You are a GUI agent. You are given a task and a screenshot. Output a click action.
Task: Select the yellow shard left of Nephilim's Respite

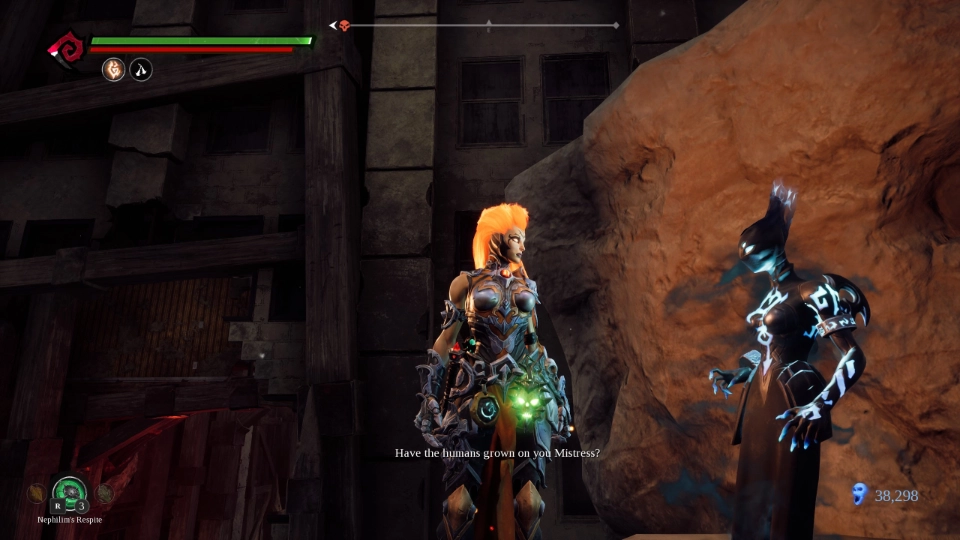tap(36, 493)
